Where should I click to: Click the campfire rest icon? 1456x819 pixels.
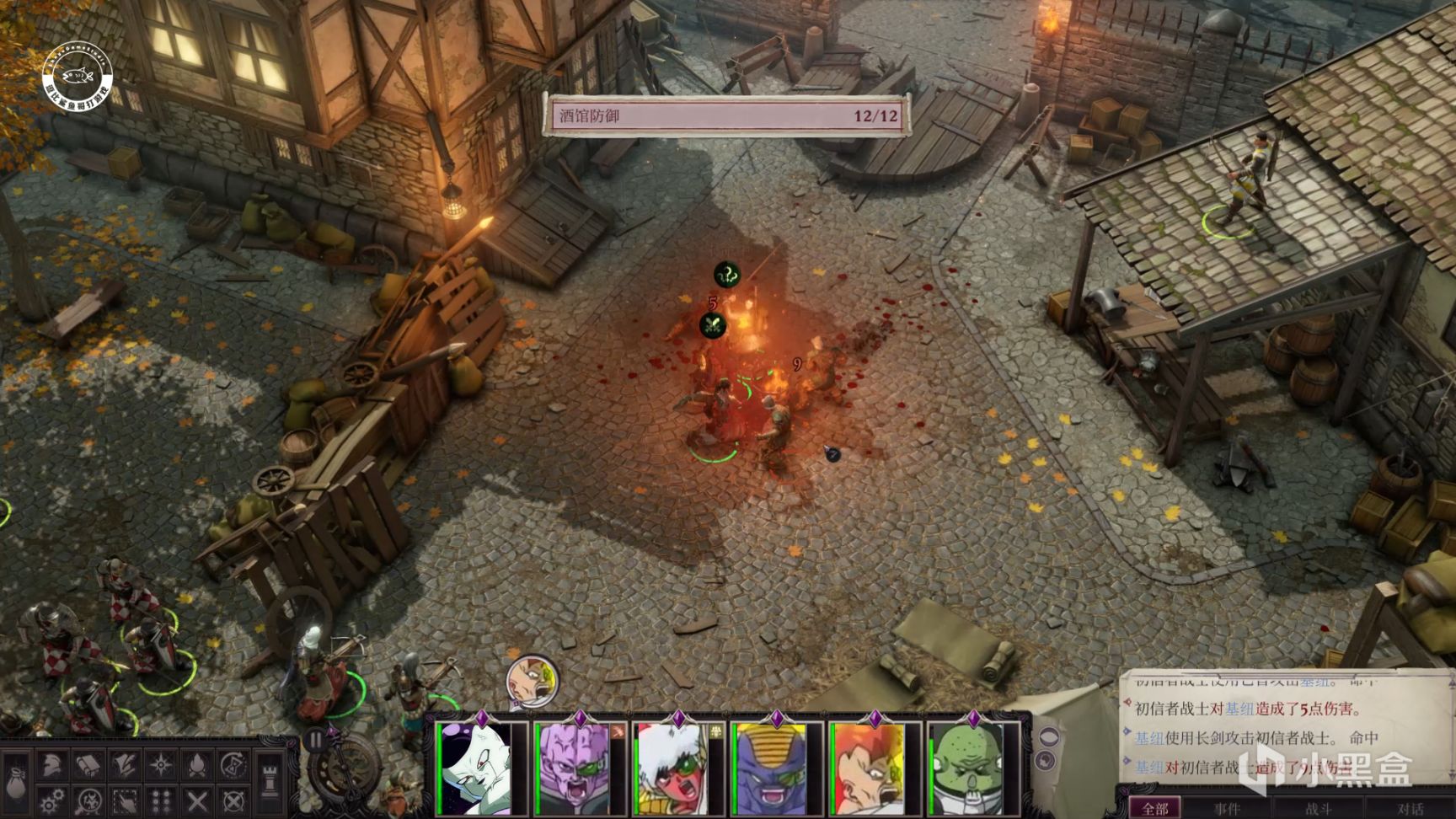pyautogui.click(x=196, y=765)
